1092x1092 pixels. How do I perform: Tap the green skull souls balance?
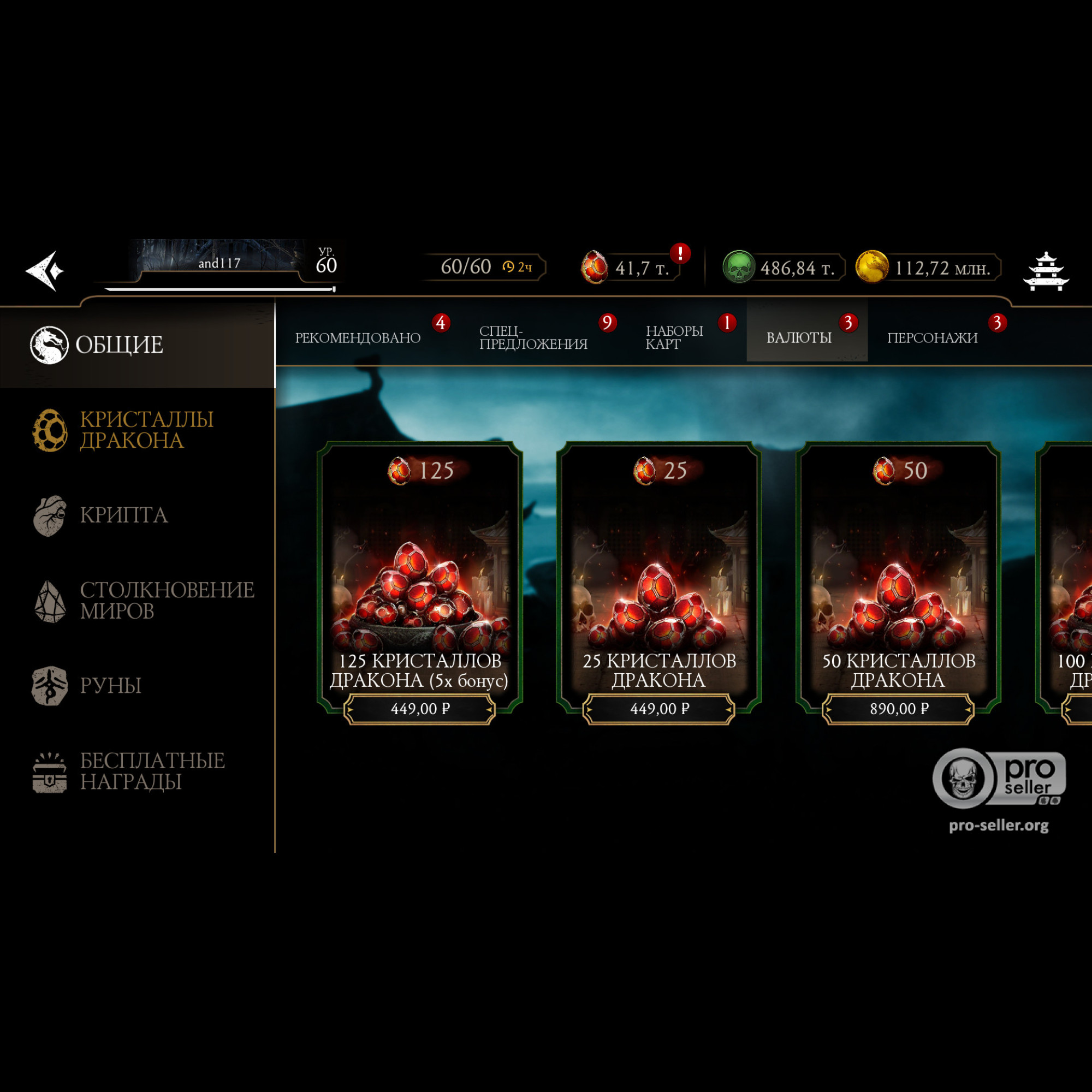pos(783,268)
